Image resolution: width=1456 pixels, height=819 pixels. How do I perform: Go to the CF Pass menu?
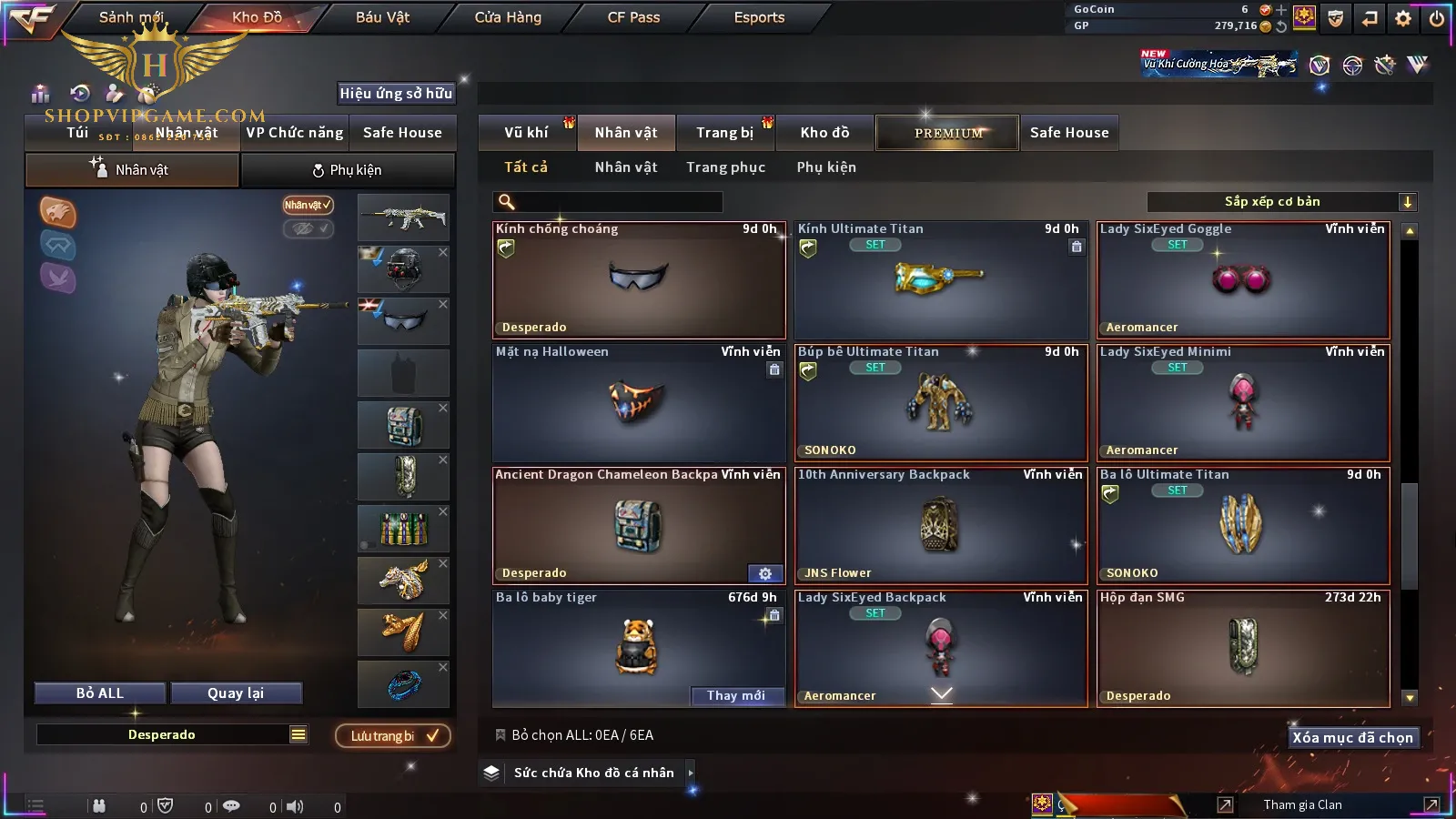633,17
